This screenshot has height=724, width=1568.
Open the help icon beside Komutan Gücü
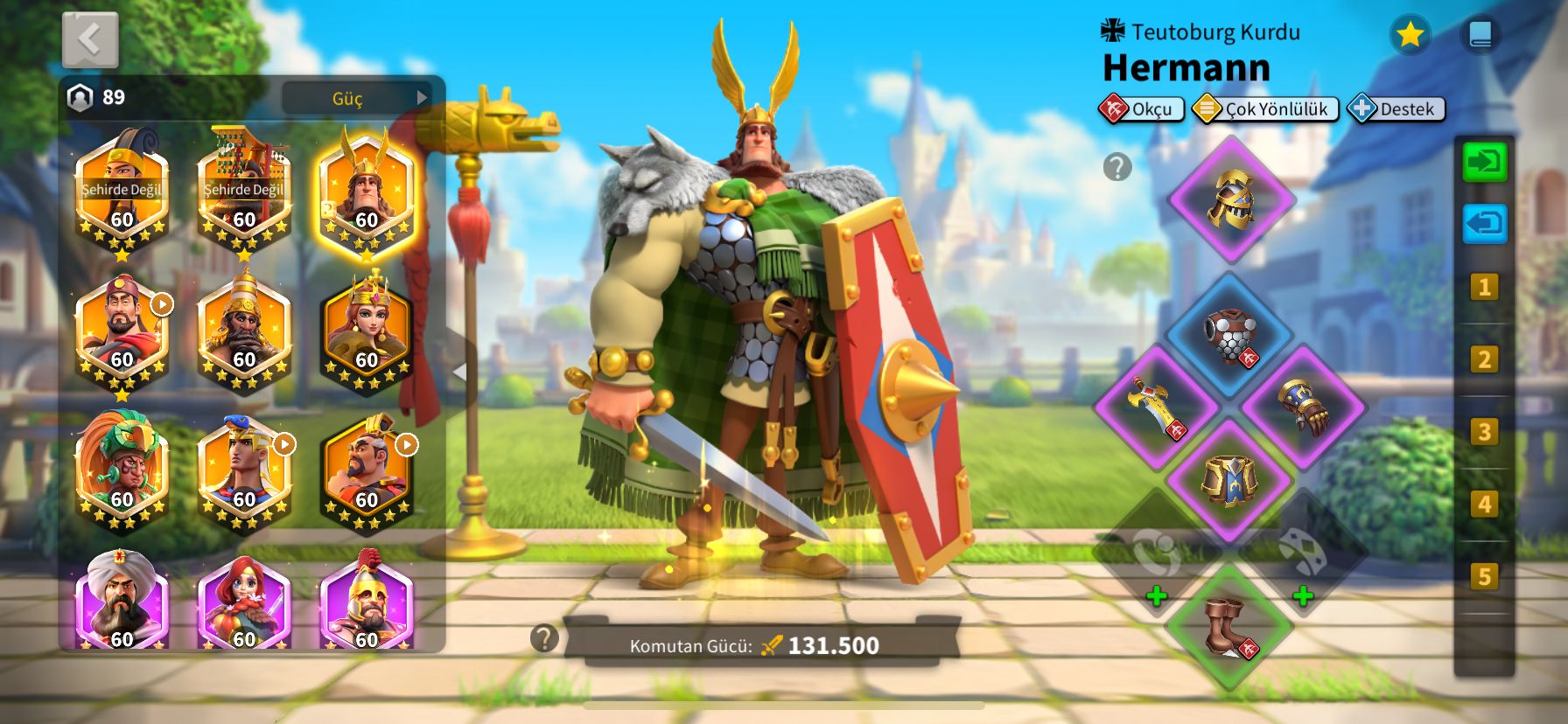pos(544,638)
